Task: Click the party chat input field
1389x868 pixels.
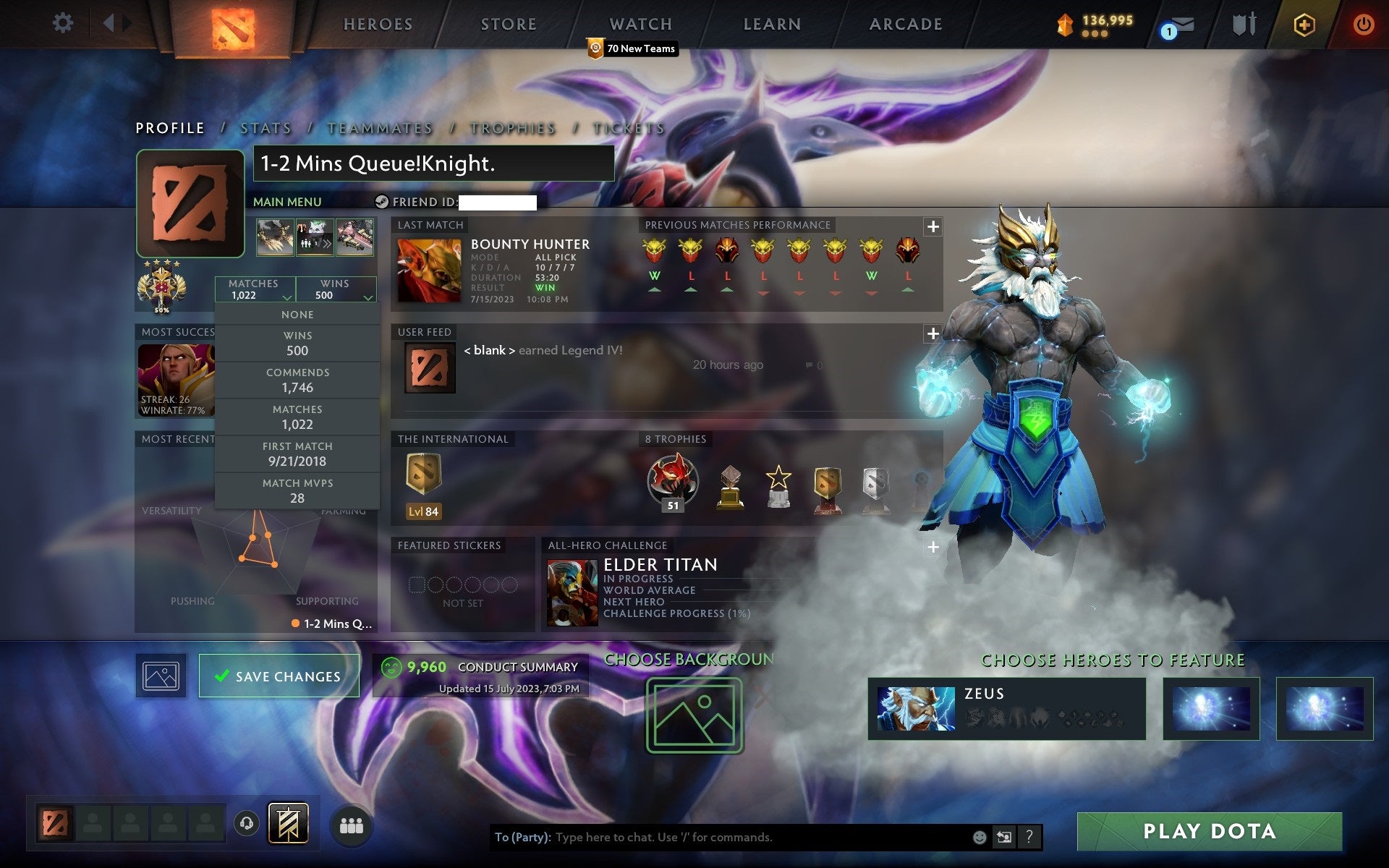Action: pos(723,838)
